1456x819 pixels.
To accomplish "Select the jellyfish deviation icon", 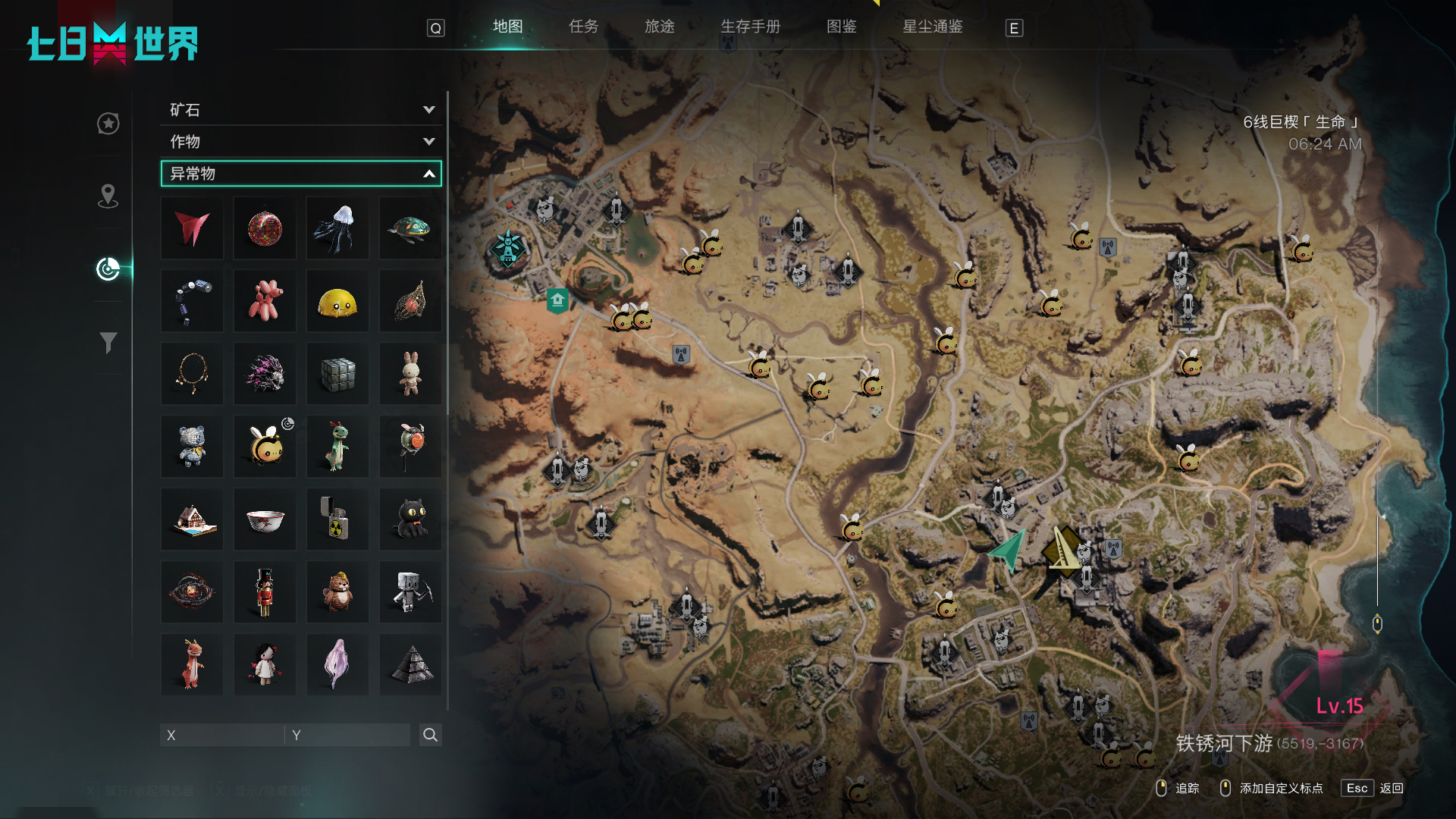I will tap(337, 228).
